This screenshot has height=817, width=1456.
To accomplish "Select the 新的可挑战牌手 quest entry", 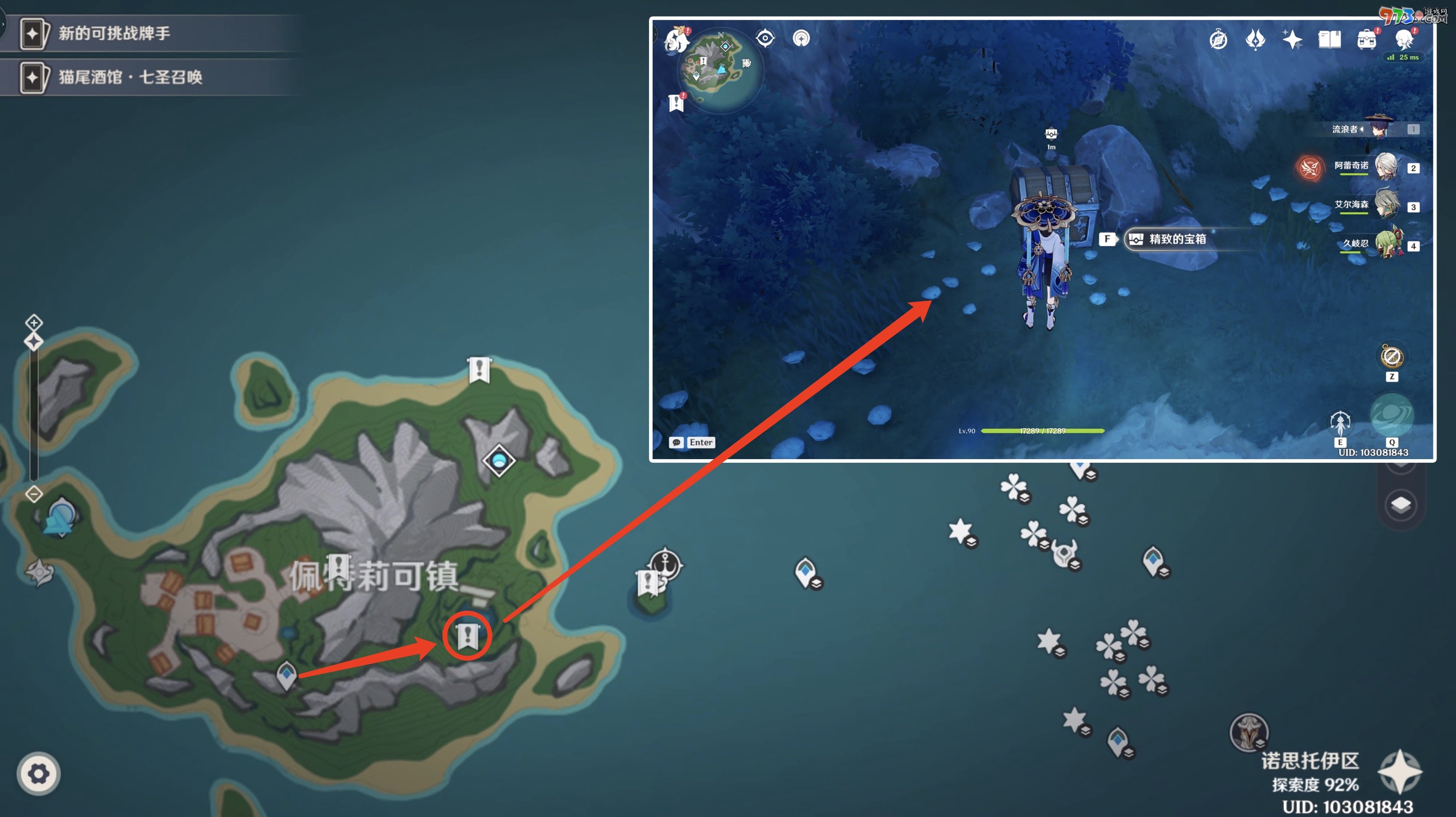I will tap(113, 33).
